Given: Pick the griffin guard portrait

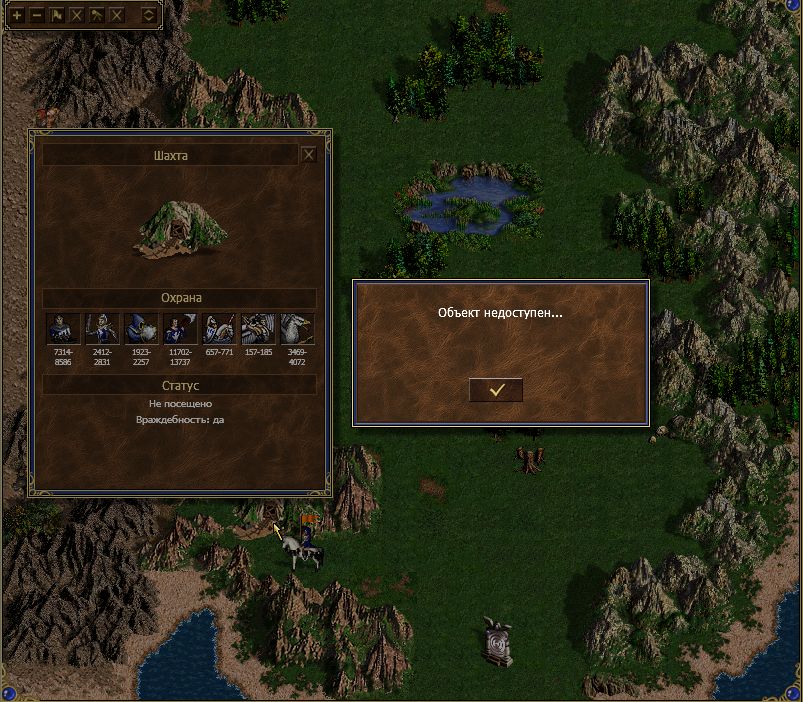Looking at the screenshot, I should point(297,329).
